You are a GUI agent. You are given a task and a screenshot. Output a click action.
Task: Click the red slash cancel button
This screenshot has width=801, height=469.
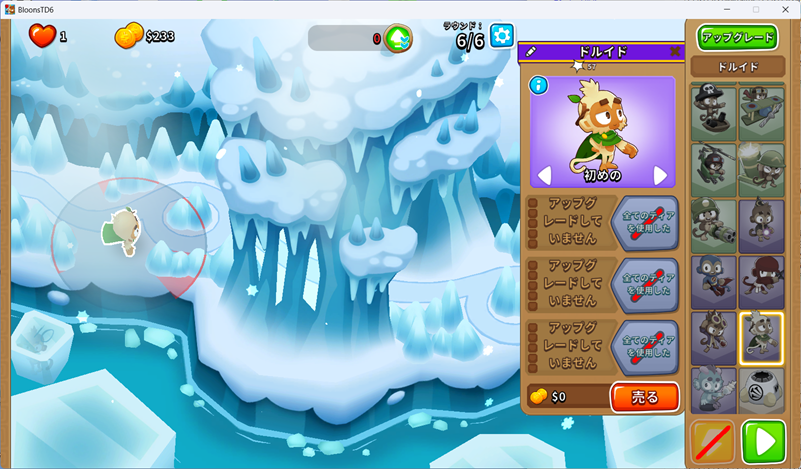[713, 441]
